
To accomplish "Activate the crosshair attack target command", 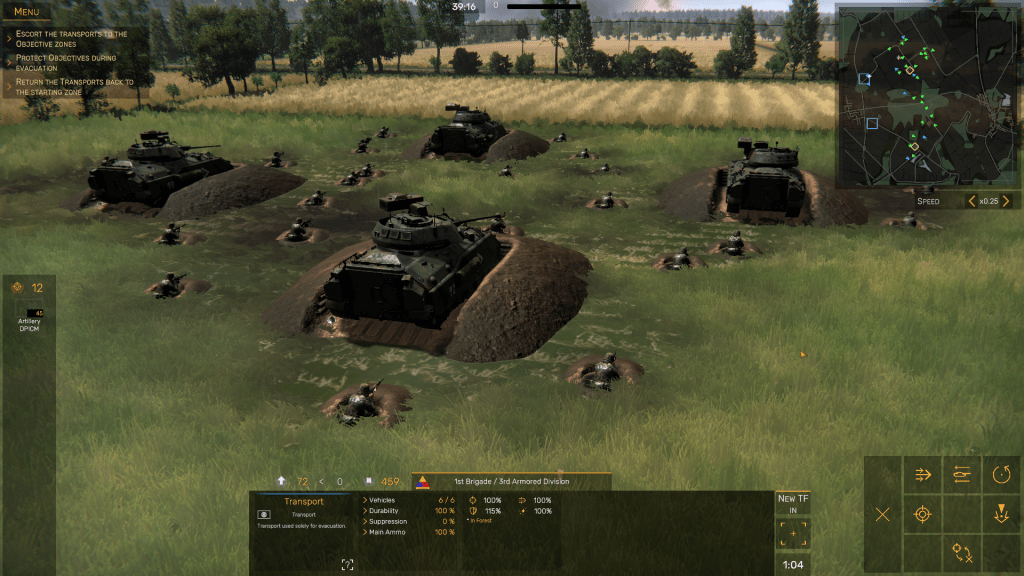I will point(922,514).
